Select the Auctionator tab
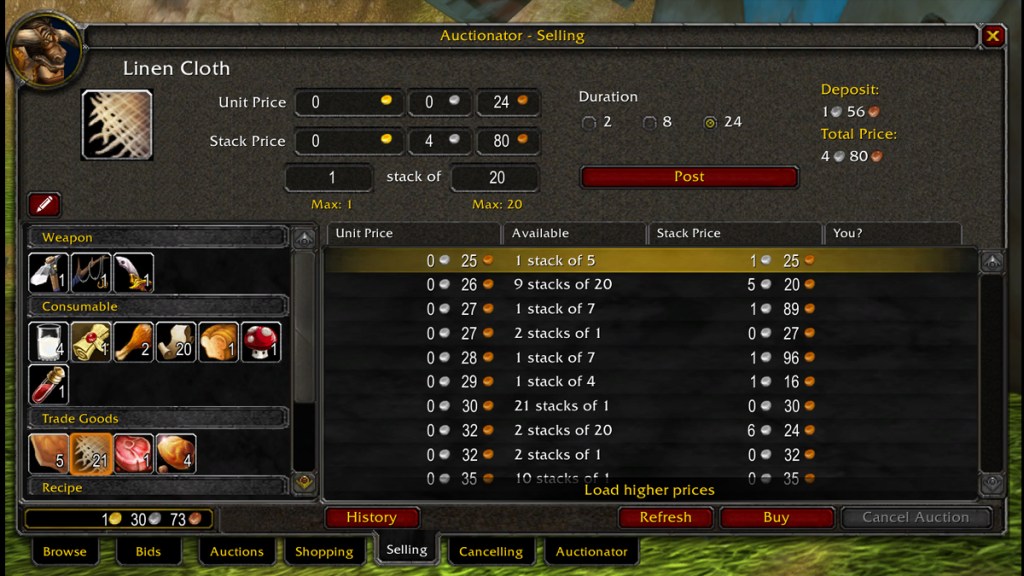The image size is (1024, 576). coord(591,551)
